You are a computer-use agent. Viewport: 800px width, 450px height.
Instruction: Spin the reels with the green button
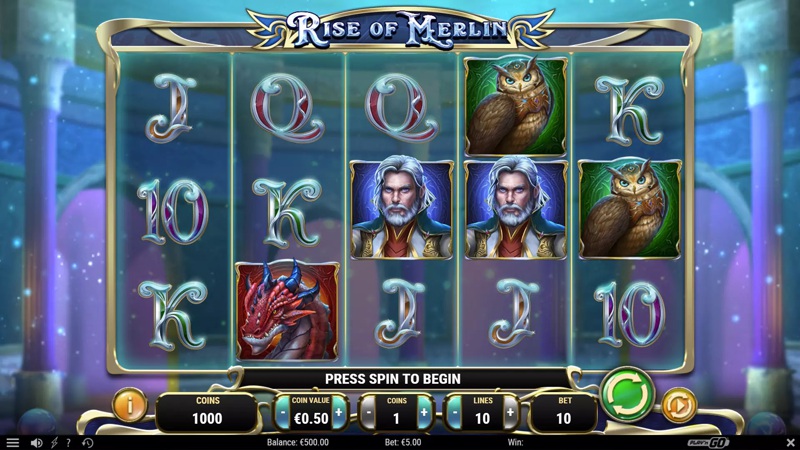pyautogui.click(x=627, y=395)
